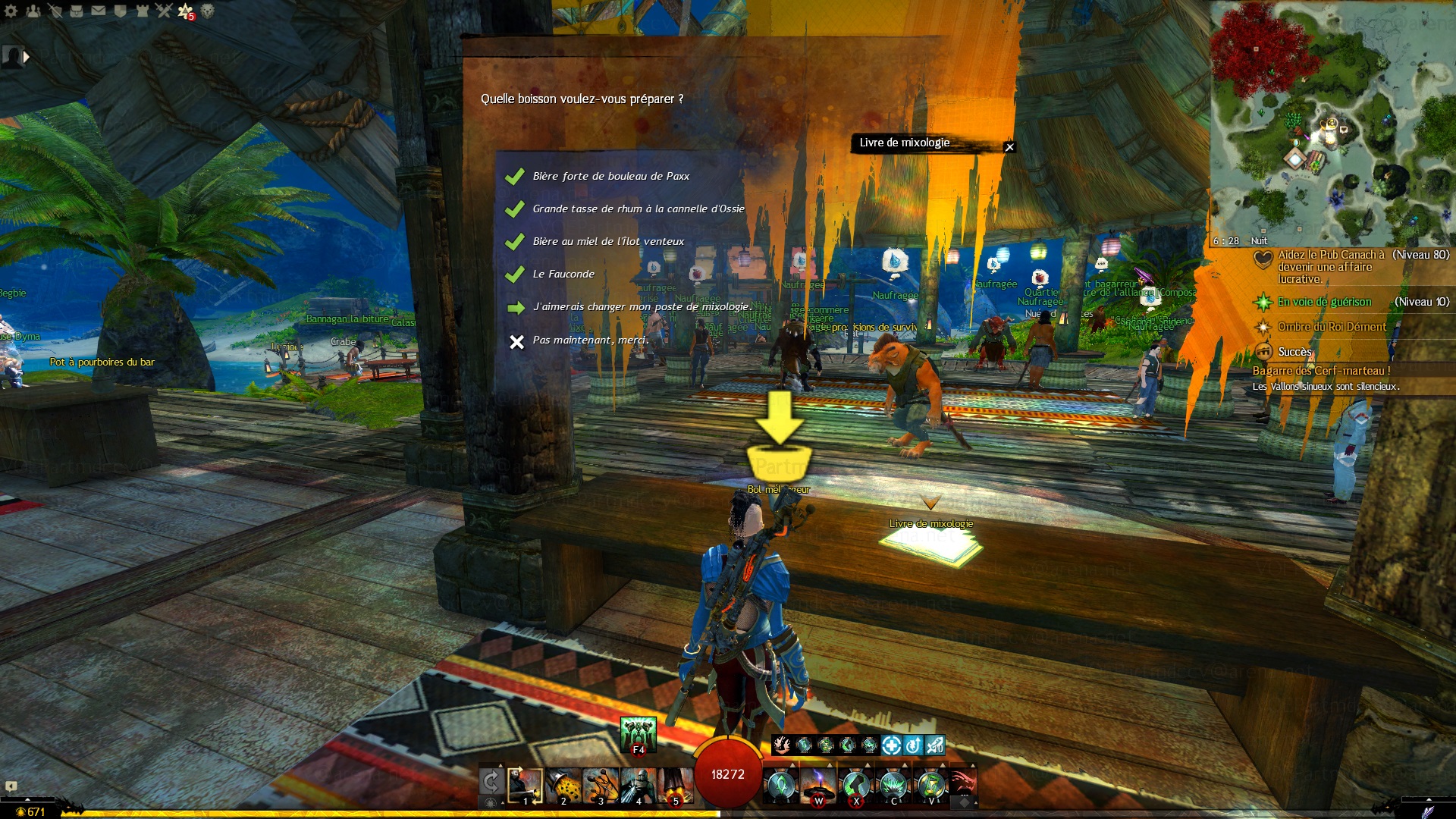
Task: Close the Livre de mixologie dialog
Action: 1009,147
